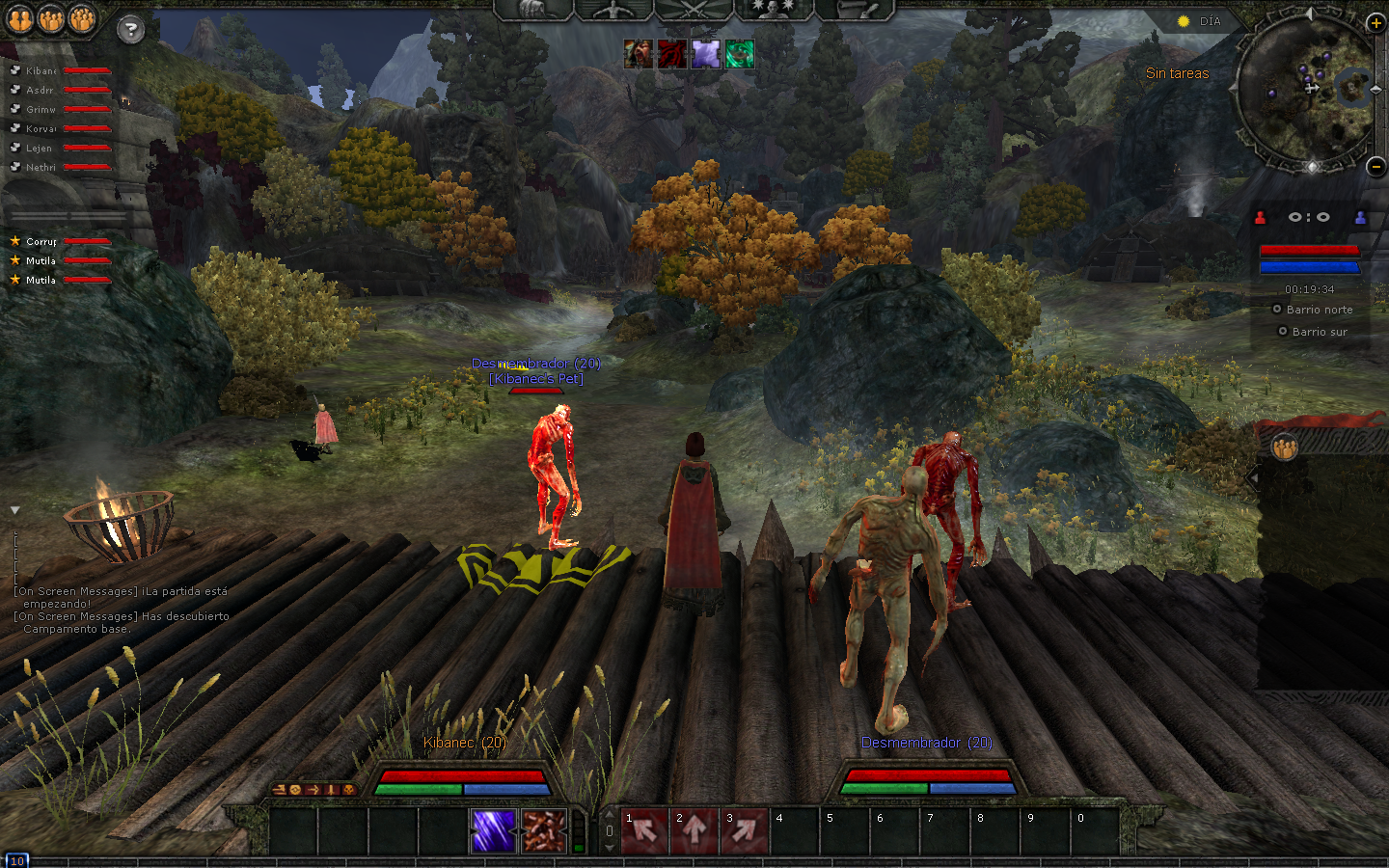Click the purple lightning ability slot
Image resolution: width=1389 pixels, height=868 pixels.
pos(493,830)
